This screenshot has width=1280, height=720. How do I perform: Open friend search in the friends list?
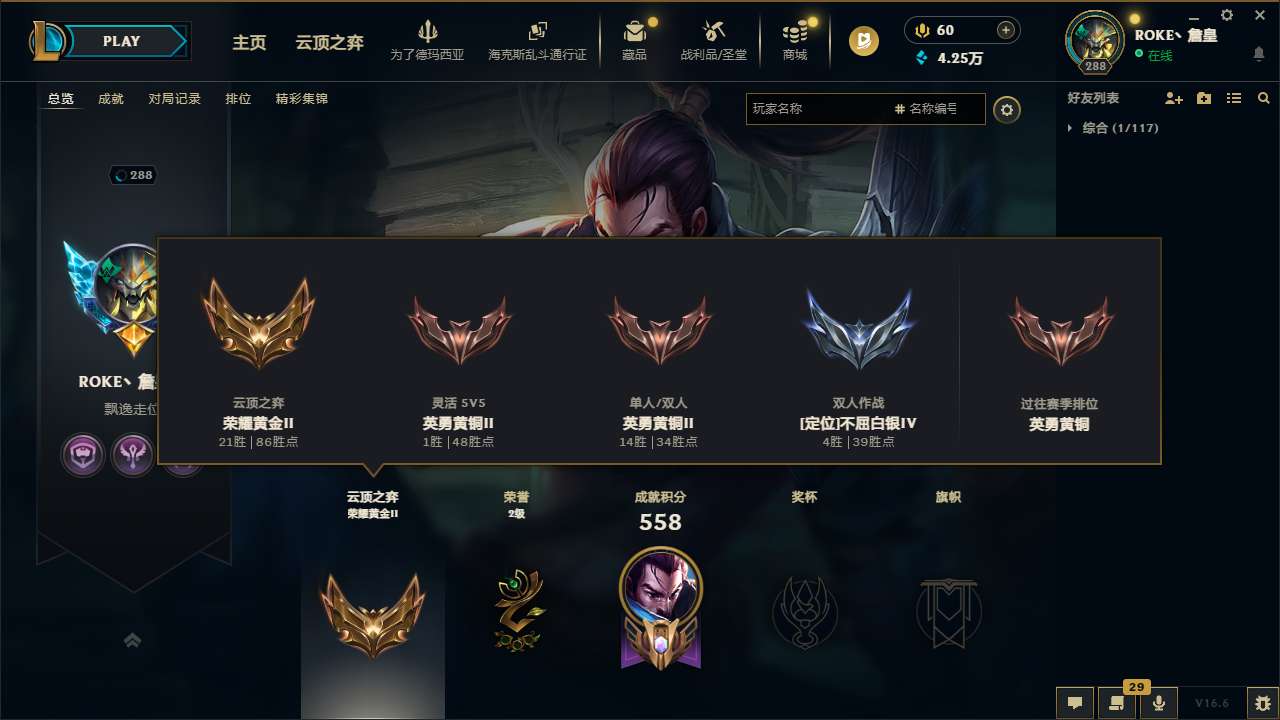[1264, 98]
